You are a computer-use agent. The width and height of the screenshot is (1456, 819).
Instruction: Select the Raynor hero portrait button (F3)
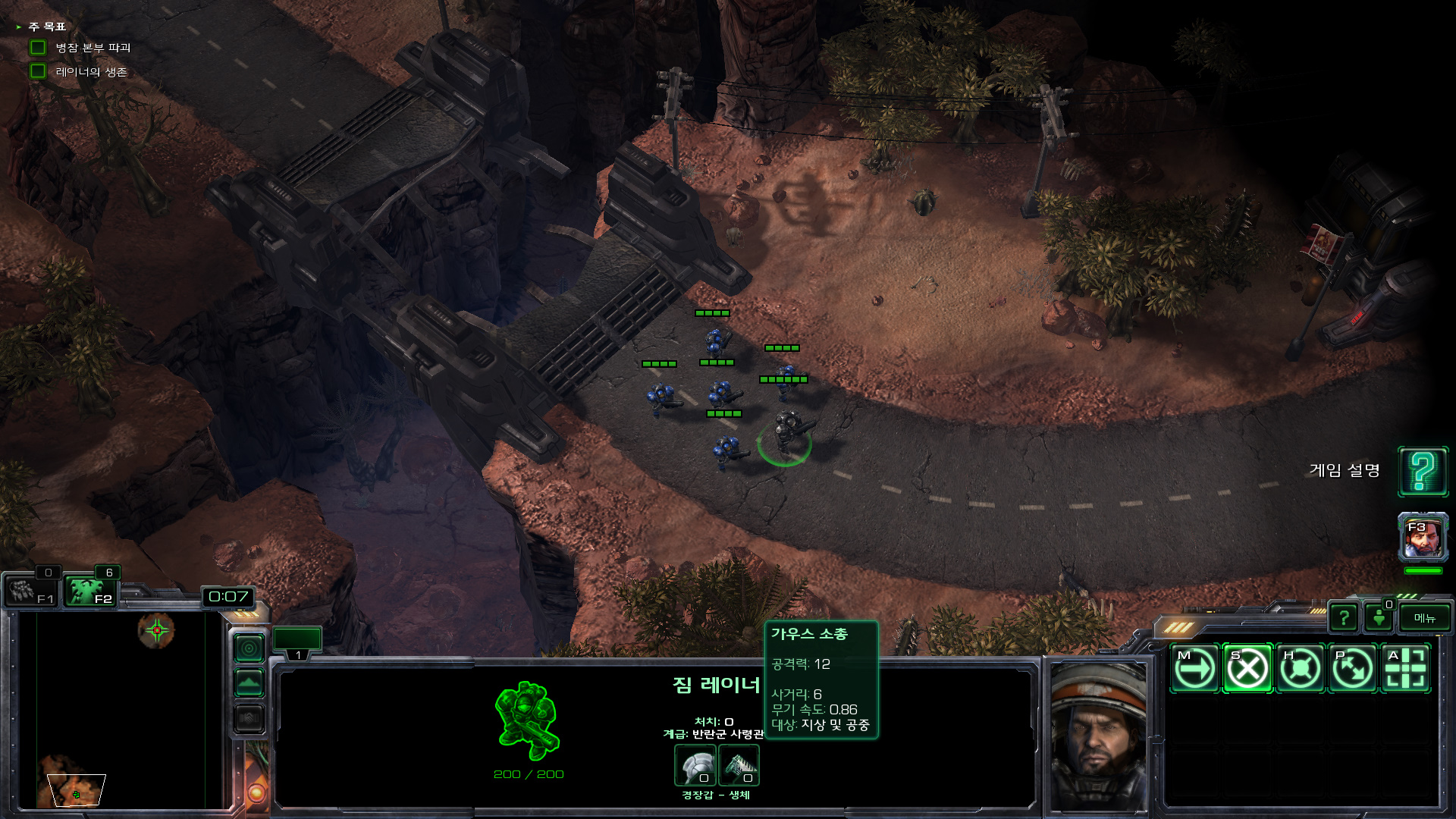(1423, 537)
